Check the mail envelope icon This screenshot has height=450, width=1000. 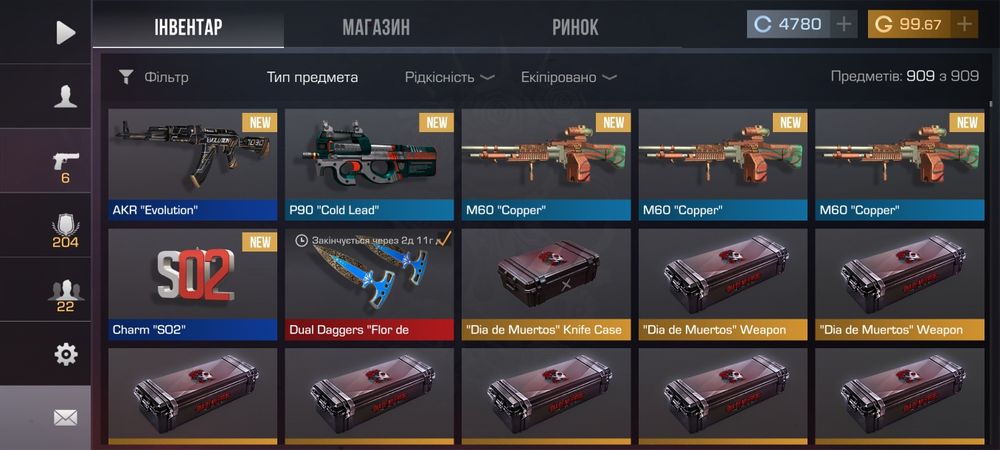click(x=65, y=418)
